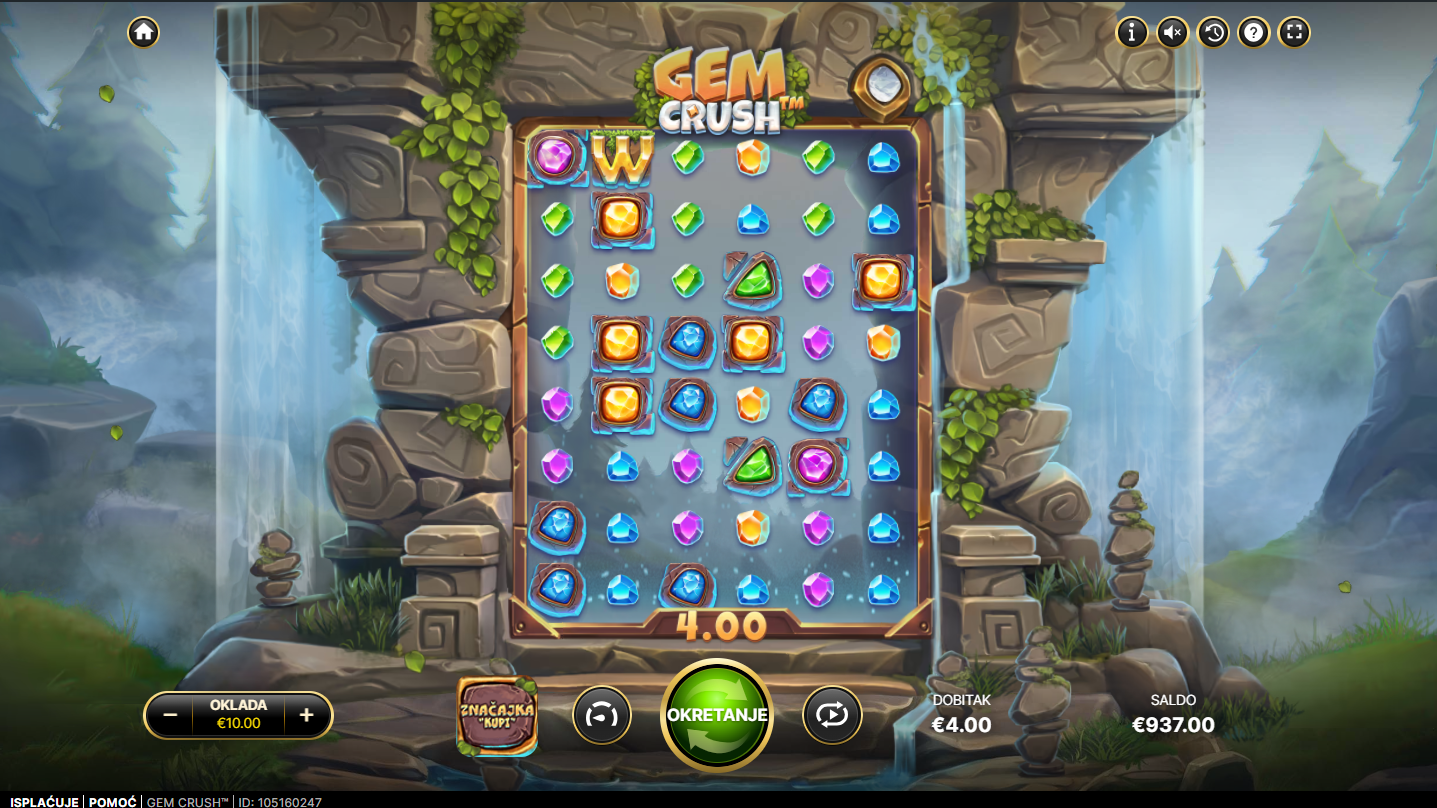1437x808 pixels.
Task: Switch to fullscreen mode
Action: 1294,32
